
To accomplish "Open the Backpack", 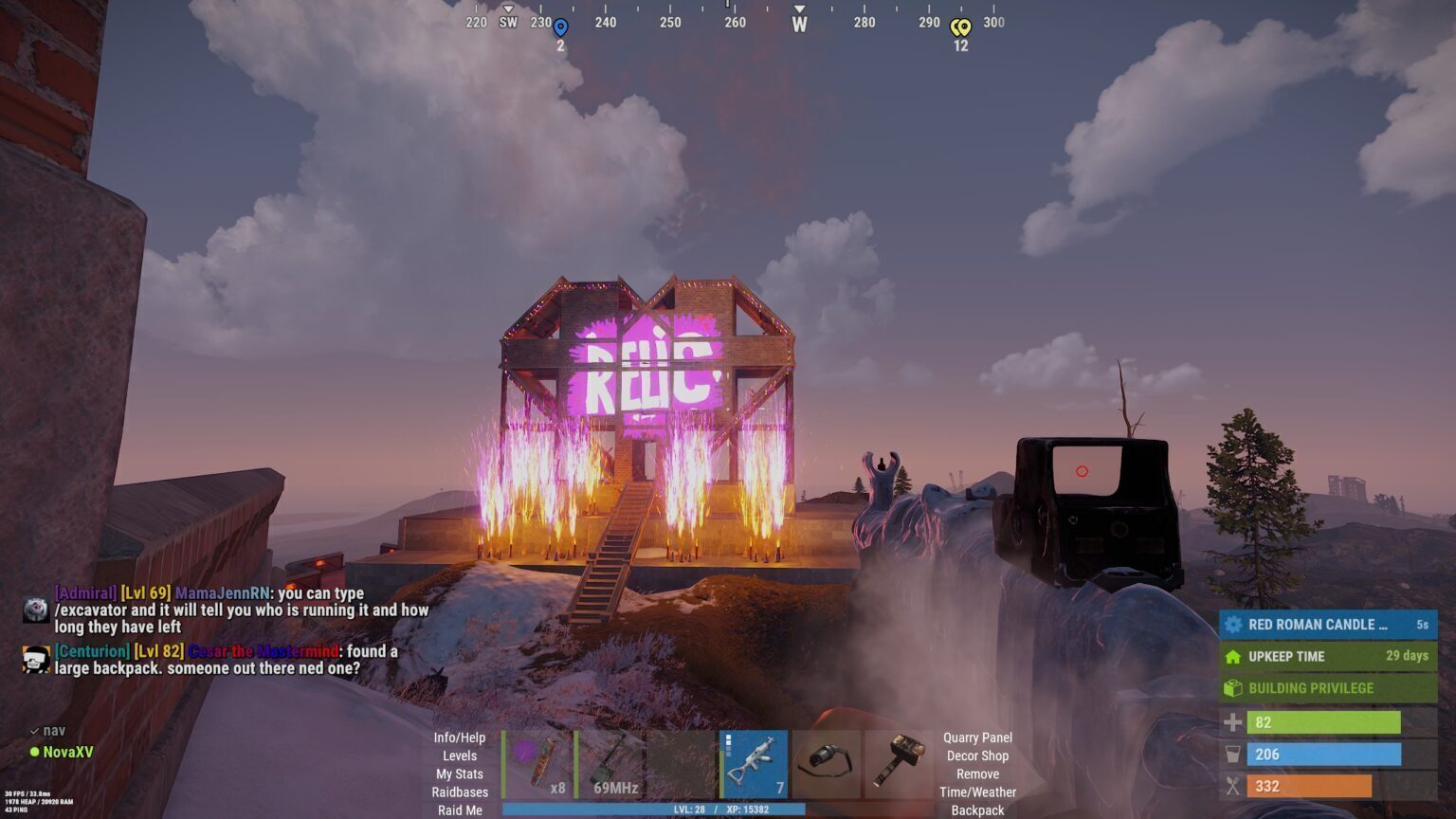I will click(977, 810).
